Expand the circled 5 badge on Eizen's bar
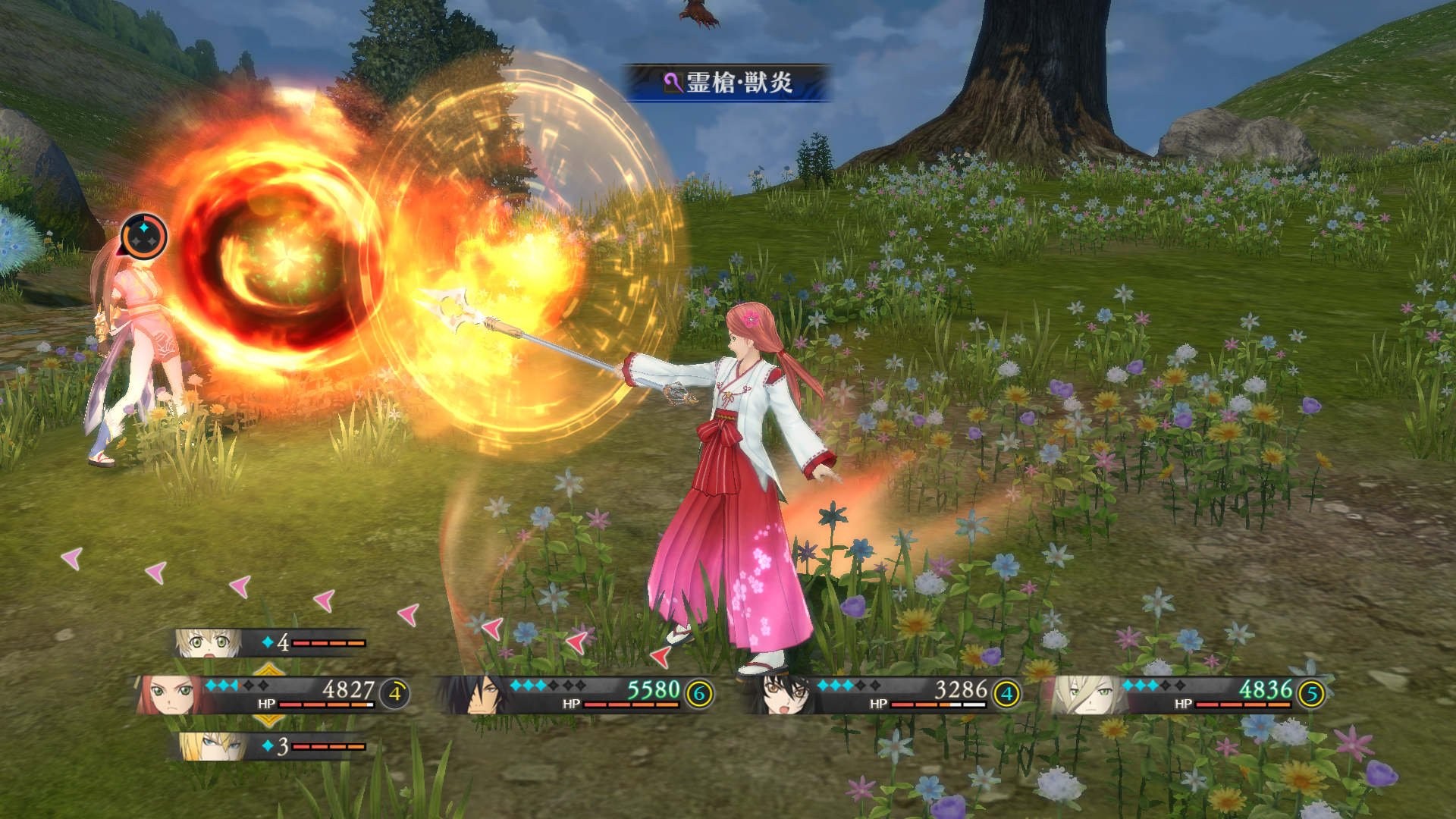The image size is (1456, 819). point(1311,694)
